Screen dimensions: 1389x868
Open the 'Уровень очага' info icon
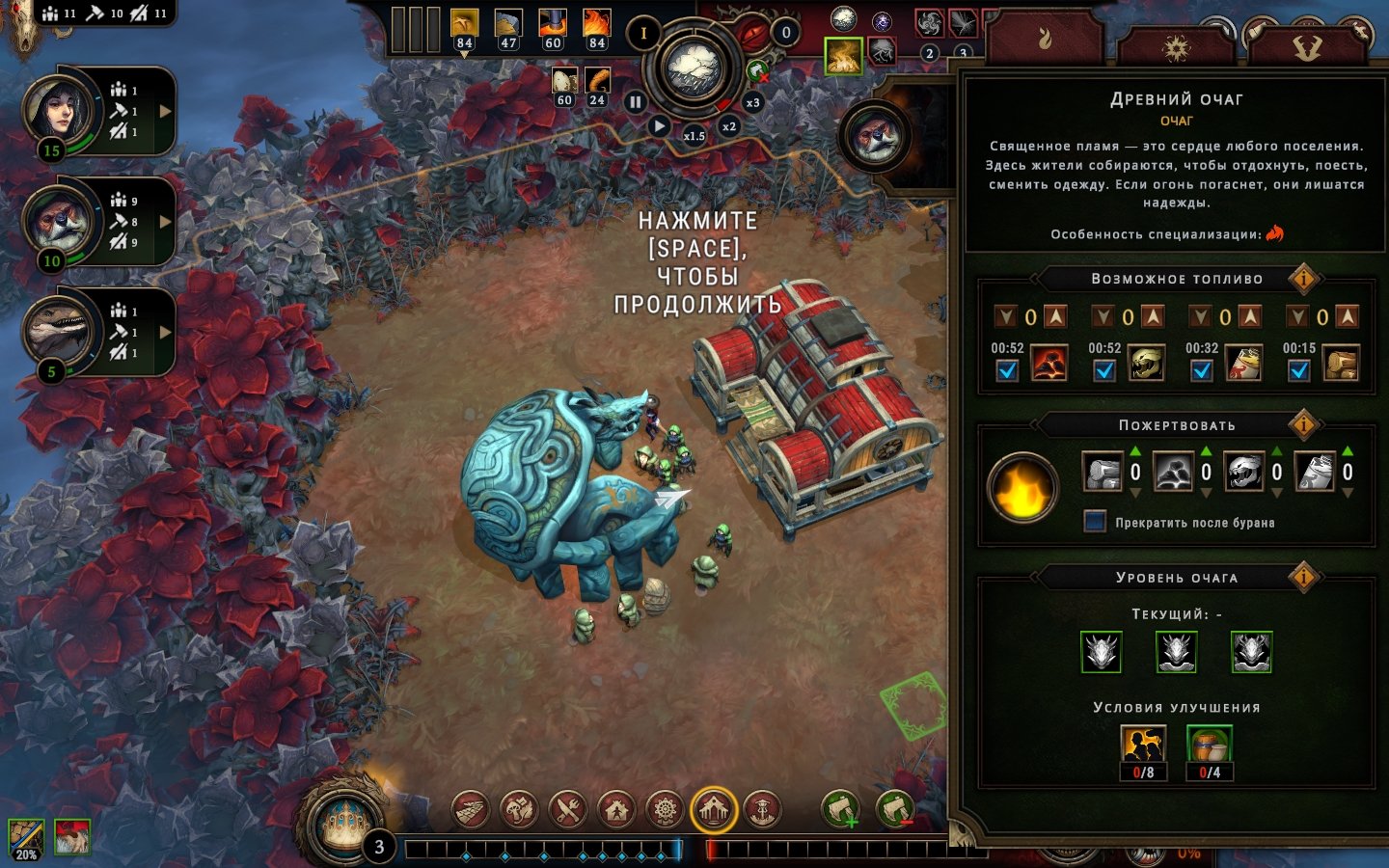click(1303, 577)
